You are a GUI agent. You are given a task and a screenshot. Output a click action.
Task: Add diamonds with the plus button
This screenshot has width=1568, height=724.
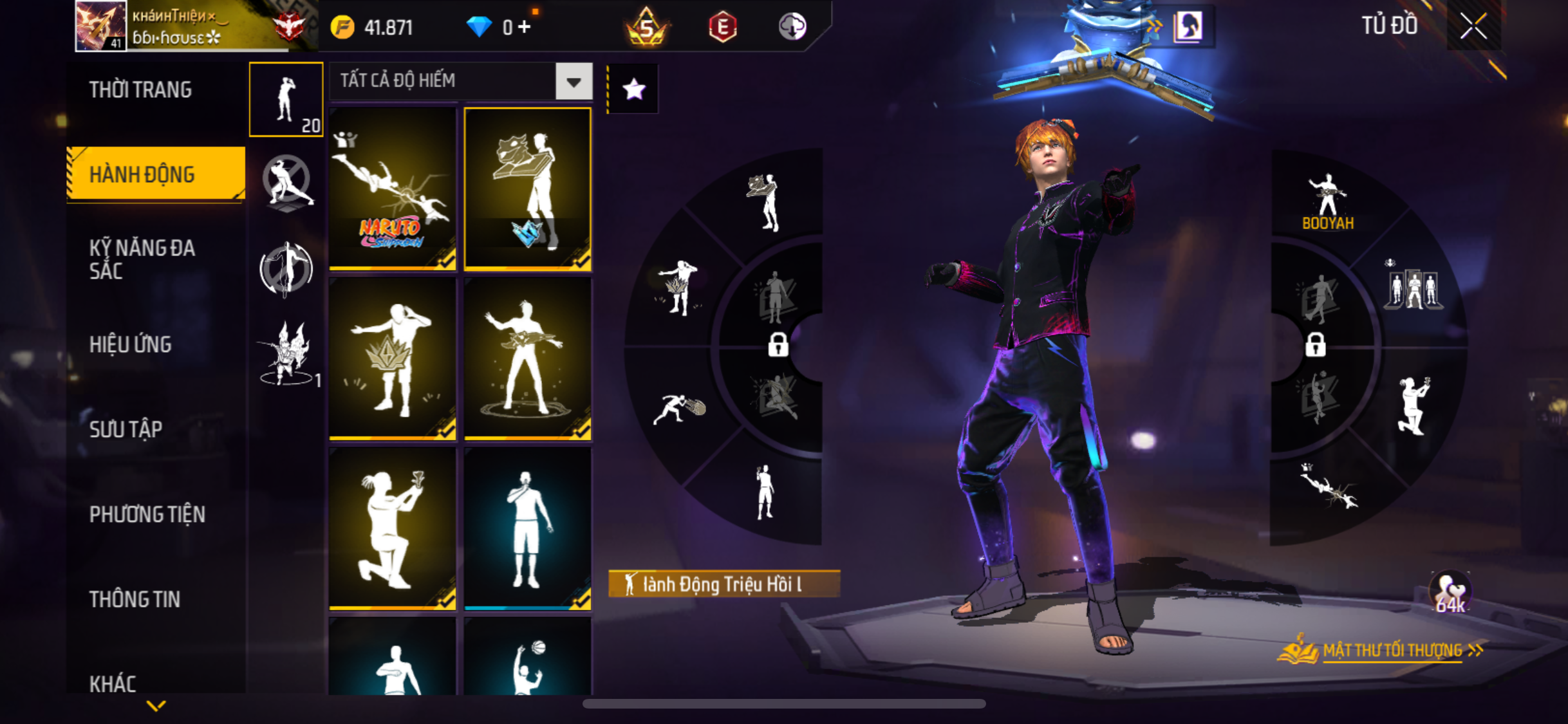point(525,27)
